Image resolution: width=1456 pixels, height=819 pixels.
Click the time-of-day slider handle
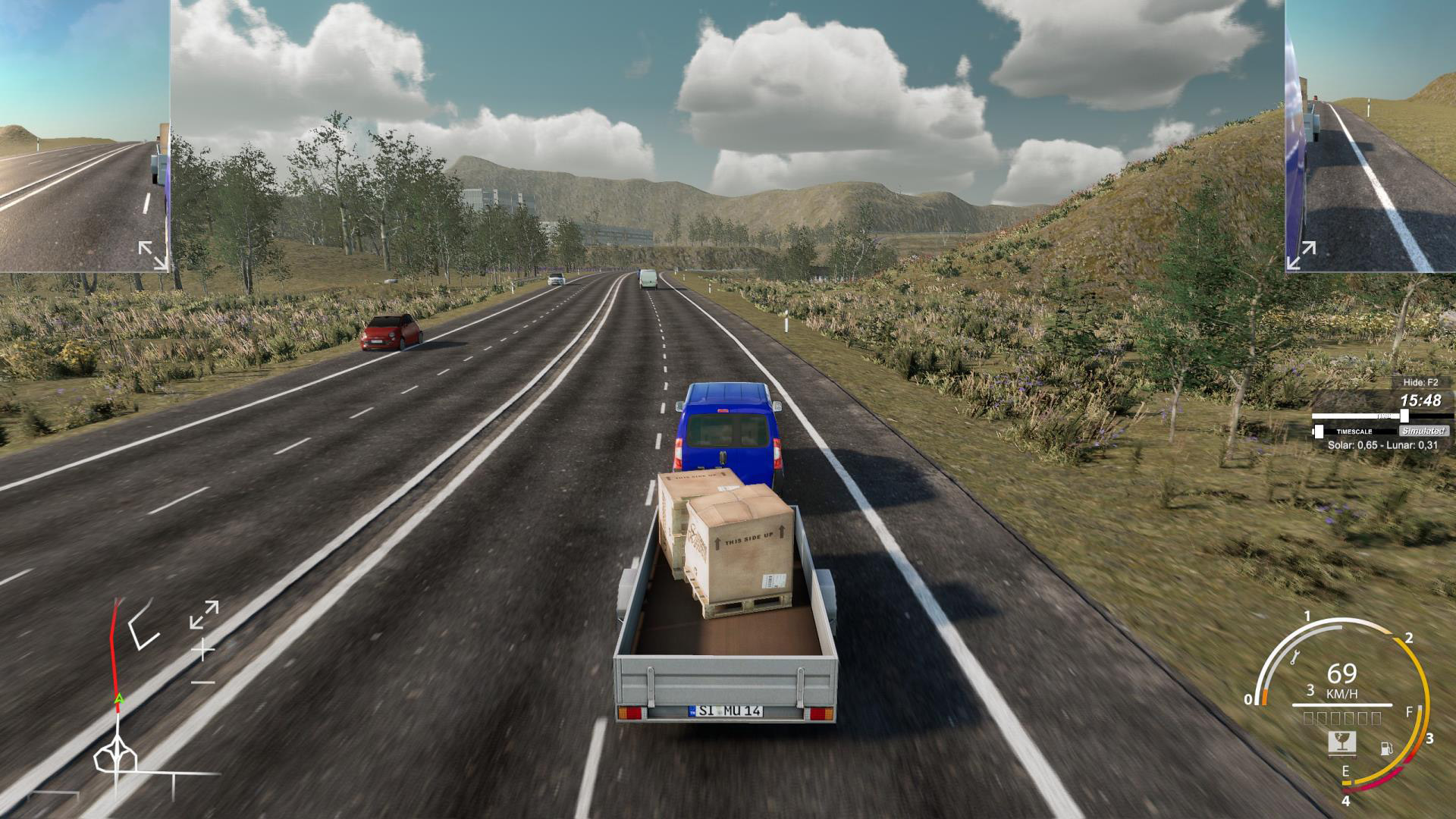pyautogui.click(x=1404, y=416)
